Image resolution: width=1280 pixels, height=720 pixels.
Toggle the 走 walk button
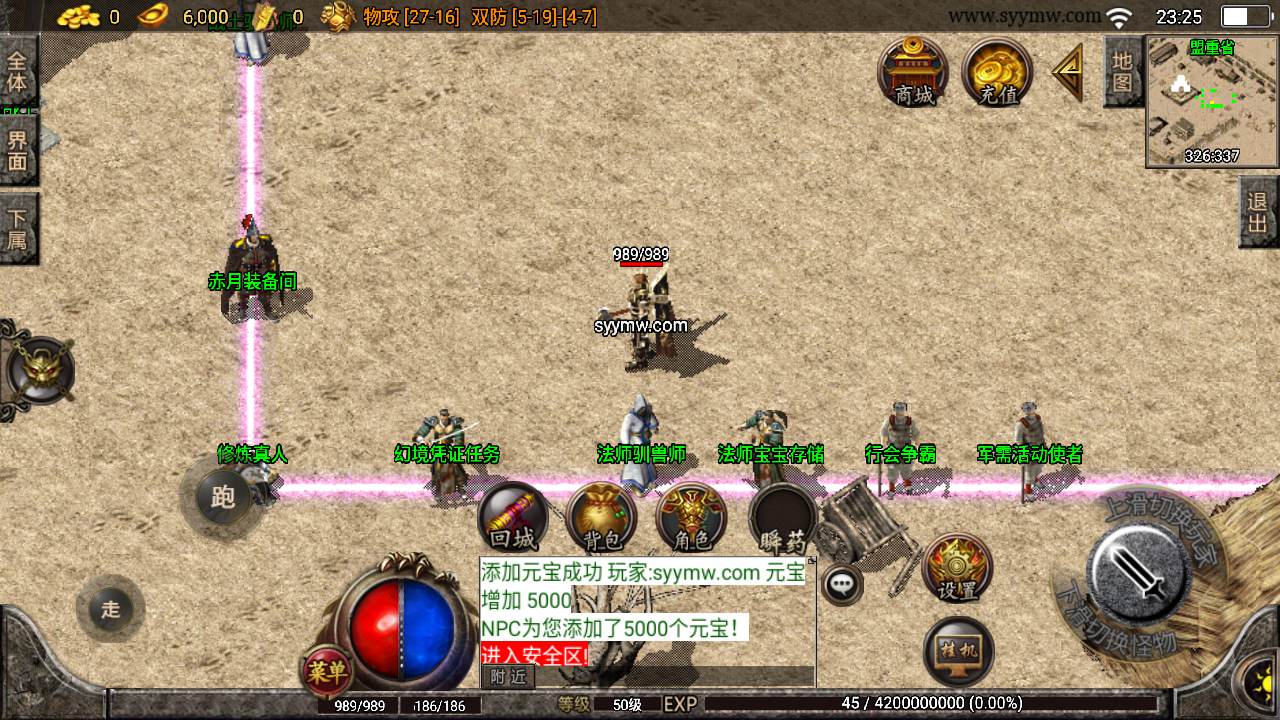click(x=110, y=608)
